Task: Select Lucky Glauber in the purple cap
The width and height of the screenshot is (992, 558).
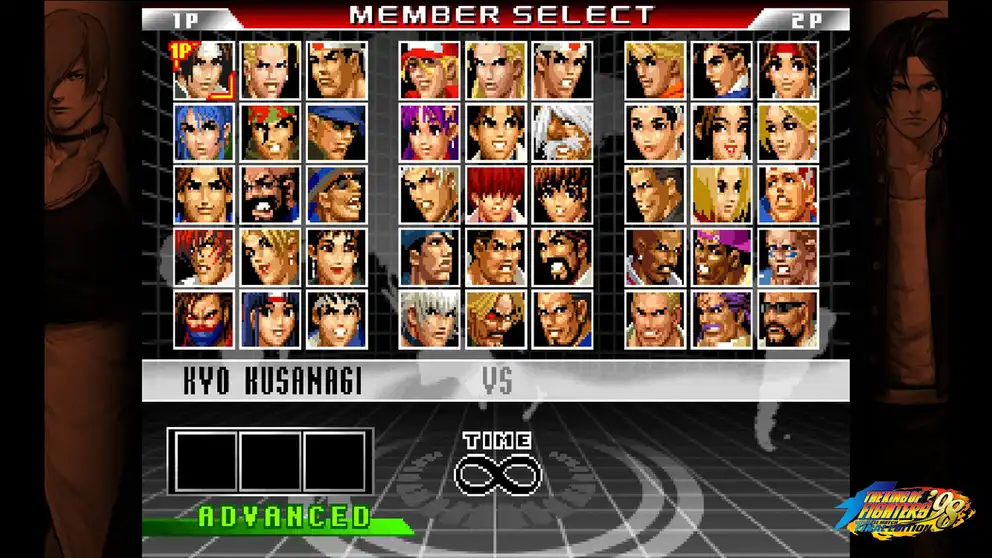Action: click(722, 257)
